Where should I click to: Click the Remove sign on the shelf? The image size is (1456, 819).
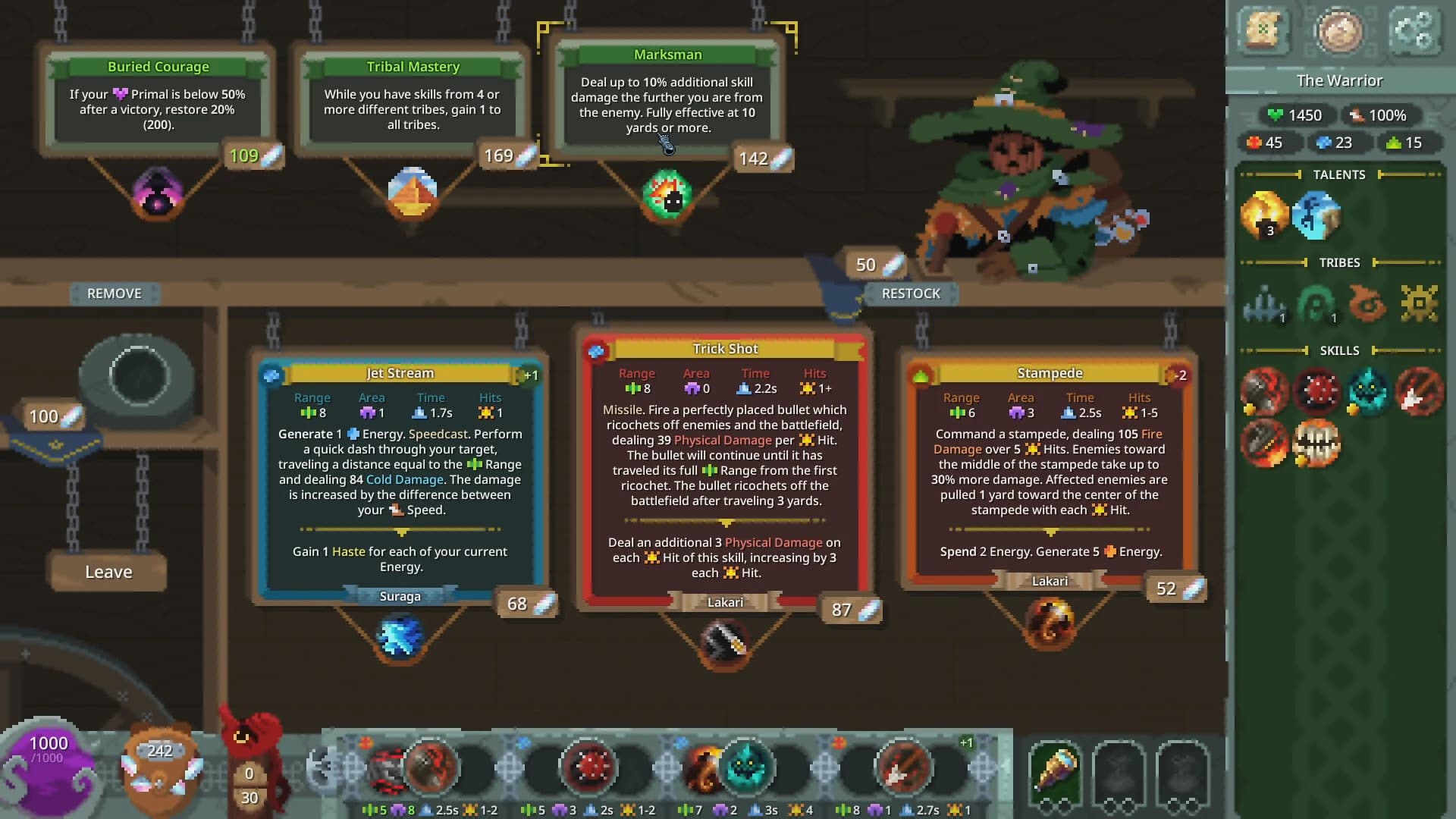[114, 293]
